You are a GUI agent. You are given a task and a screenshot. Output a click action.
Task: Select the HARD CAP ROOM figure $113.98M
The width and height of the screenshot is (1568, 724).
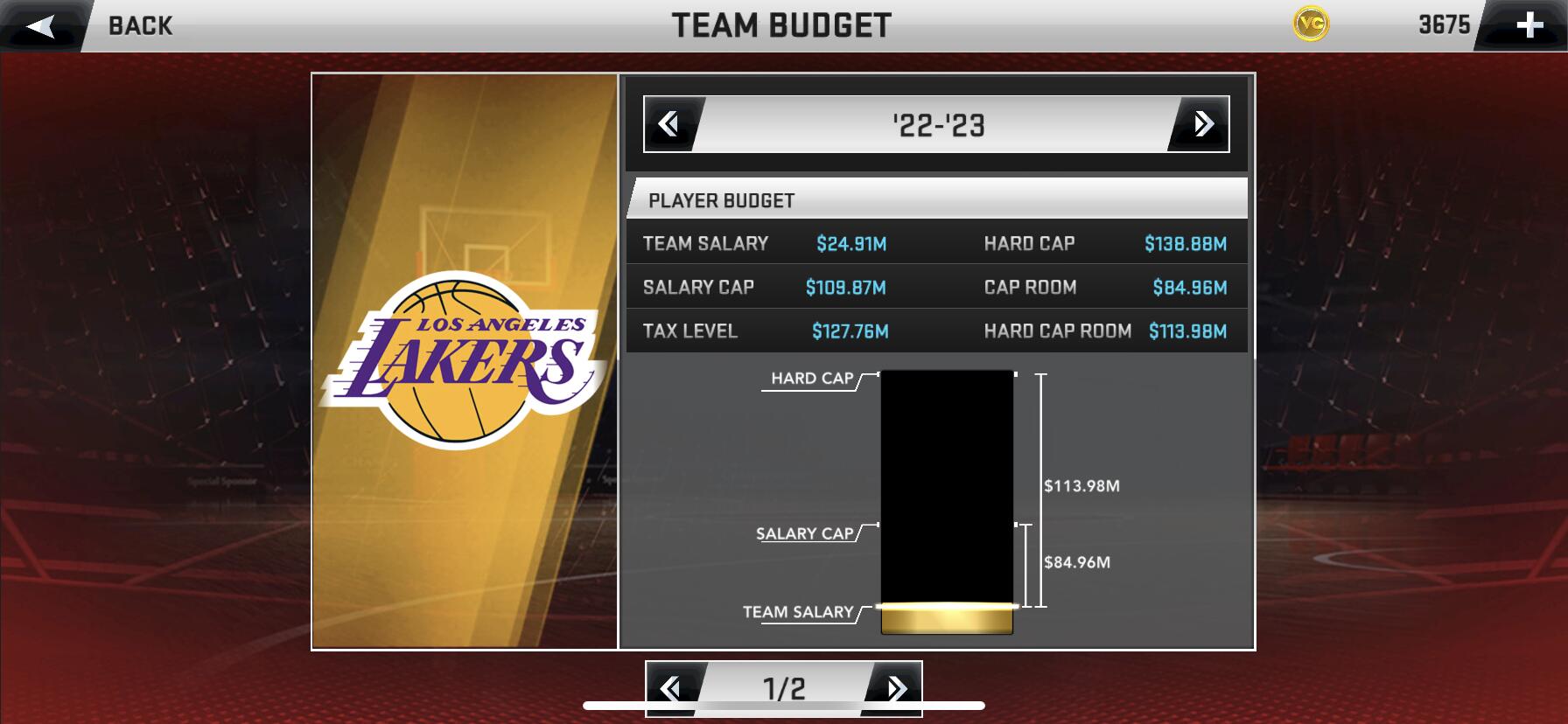(1188, 331)
